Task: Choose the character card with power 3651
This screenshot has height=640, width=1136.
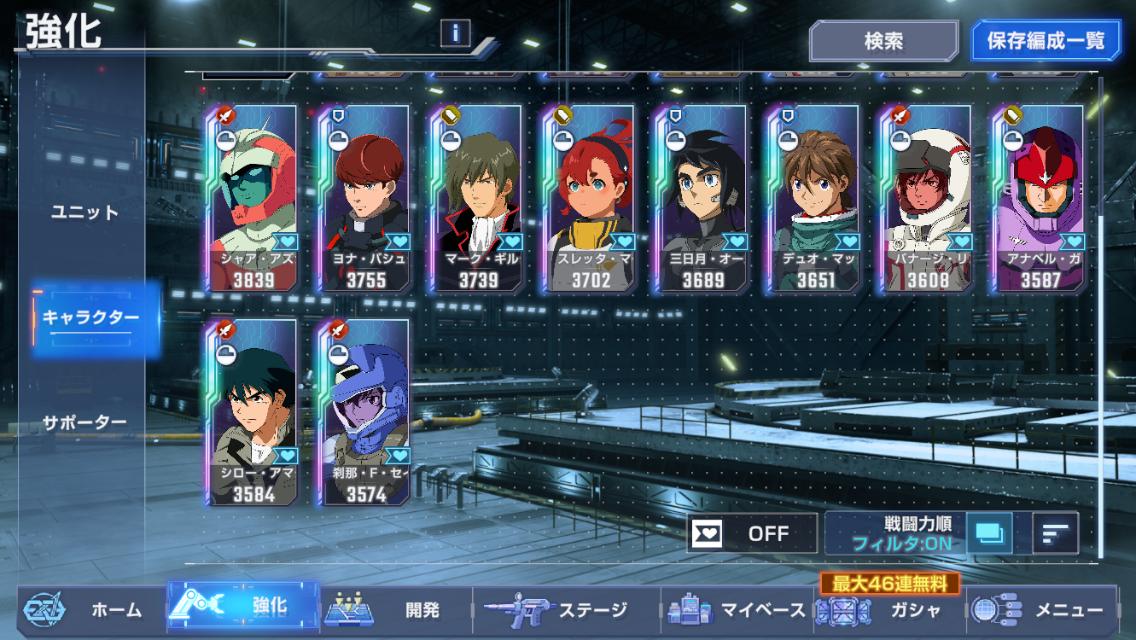Action: (x=815, y=198)
